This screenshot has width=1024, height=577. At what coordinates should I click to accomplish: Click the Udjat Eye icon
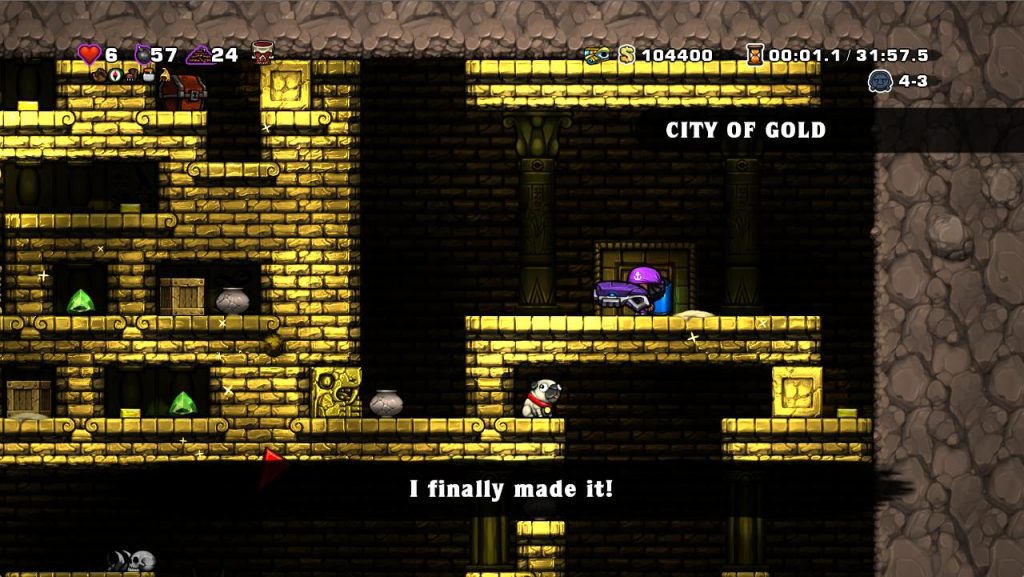coord(597,54)
